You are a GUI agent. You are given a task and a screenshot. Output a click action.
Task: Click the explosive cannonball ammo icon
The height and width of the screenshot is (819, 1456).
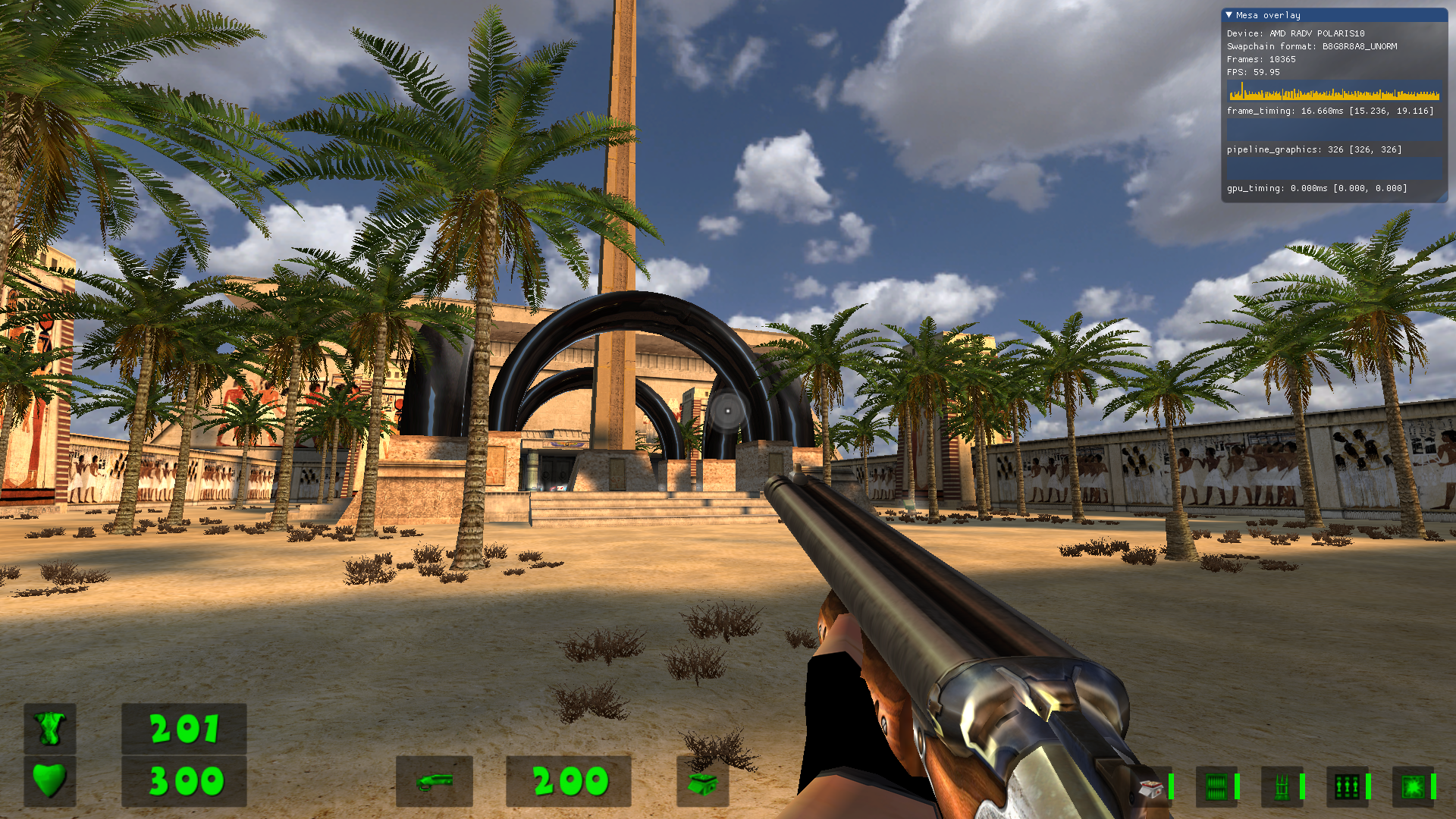(1414, 789)
